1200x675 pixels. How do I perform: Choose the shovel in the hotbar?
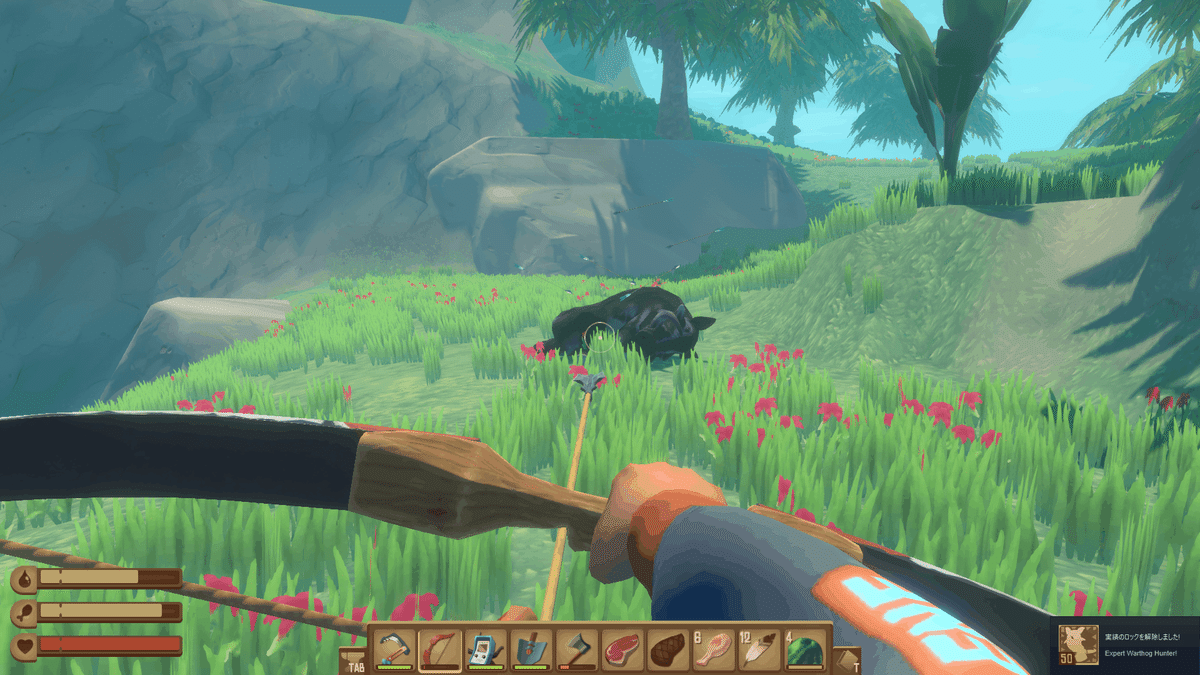pyautogui.click(x=532, y=650)
